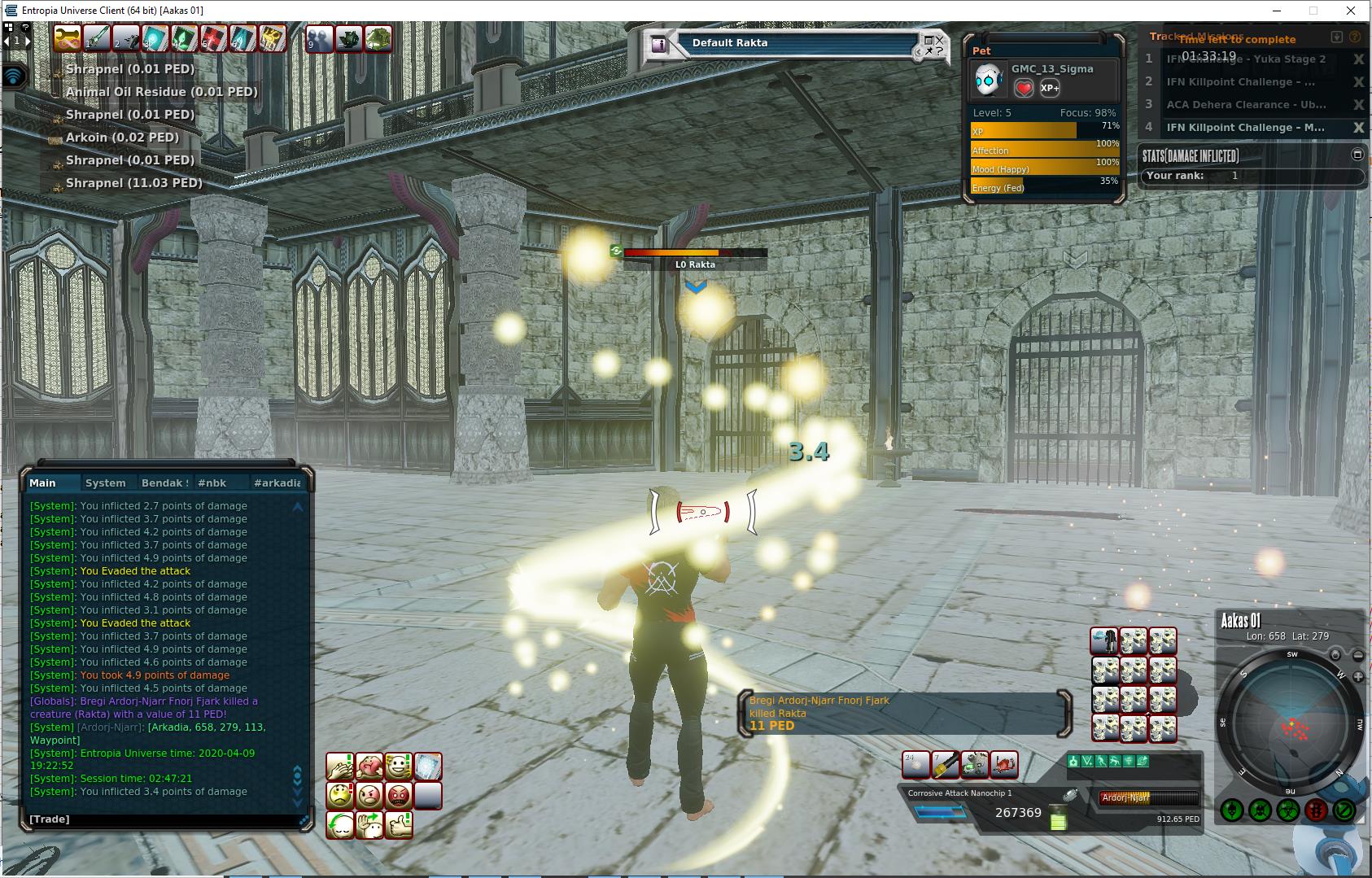
Task: Click the pet XP+ button
Action: 1050,88
